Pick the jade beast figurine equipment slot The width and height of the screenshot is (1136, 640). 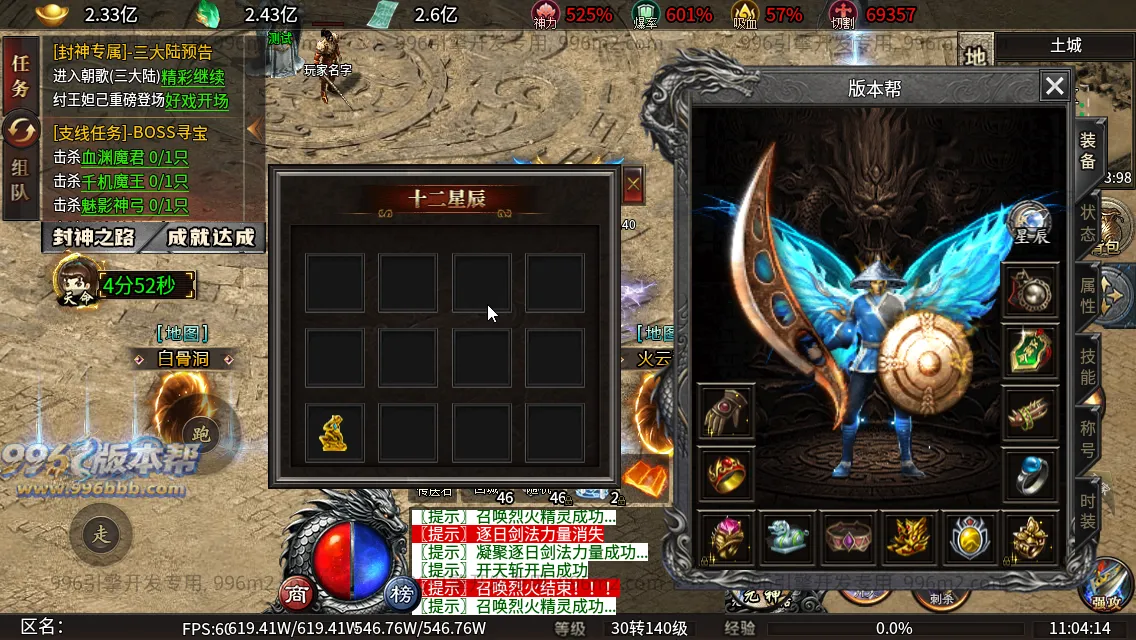tap(788, 539)
